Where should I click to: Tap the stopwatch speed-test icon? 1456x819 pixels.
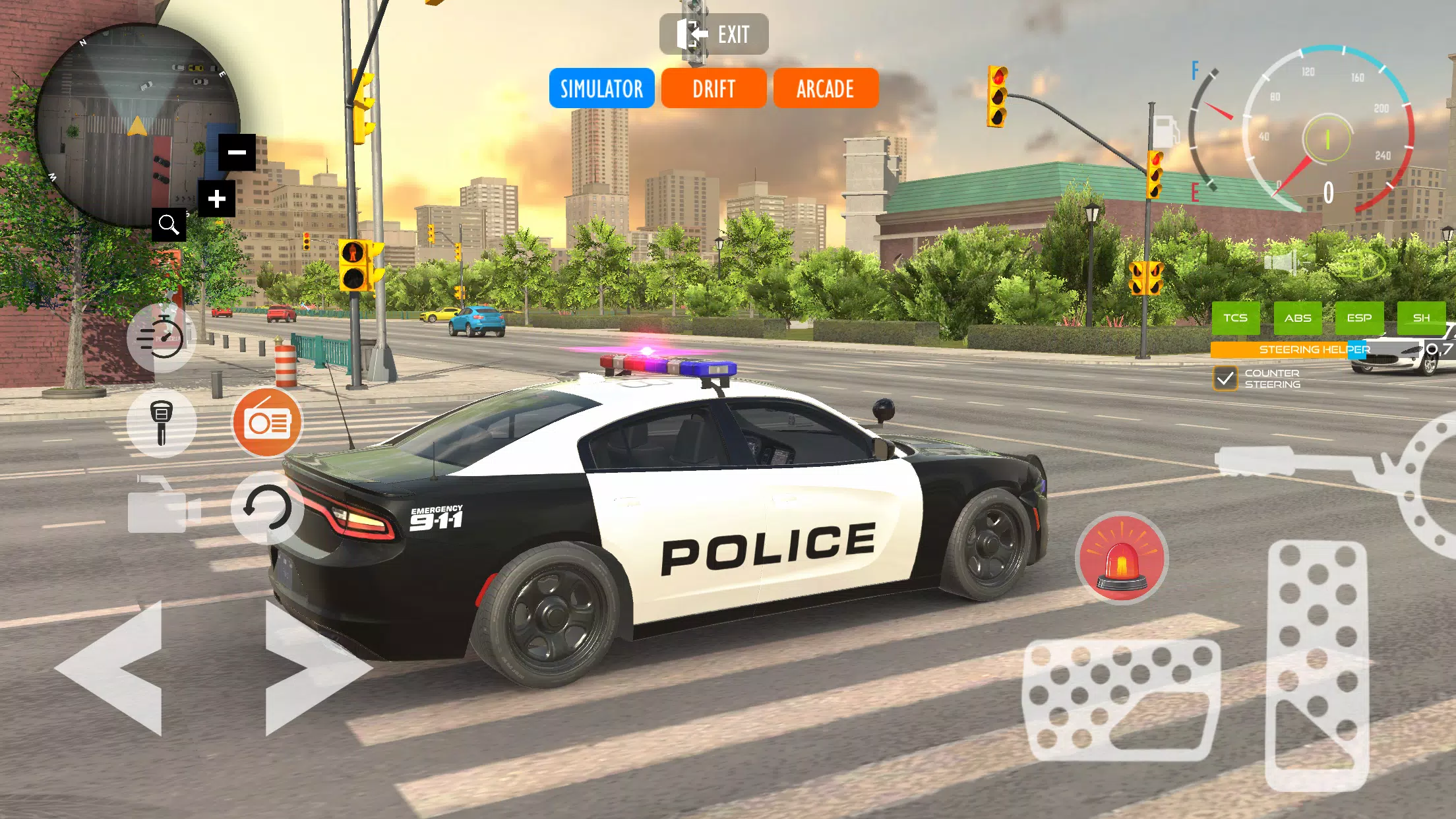tap(162, 337)
